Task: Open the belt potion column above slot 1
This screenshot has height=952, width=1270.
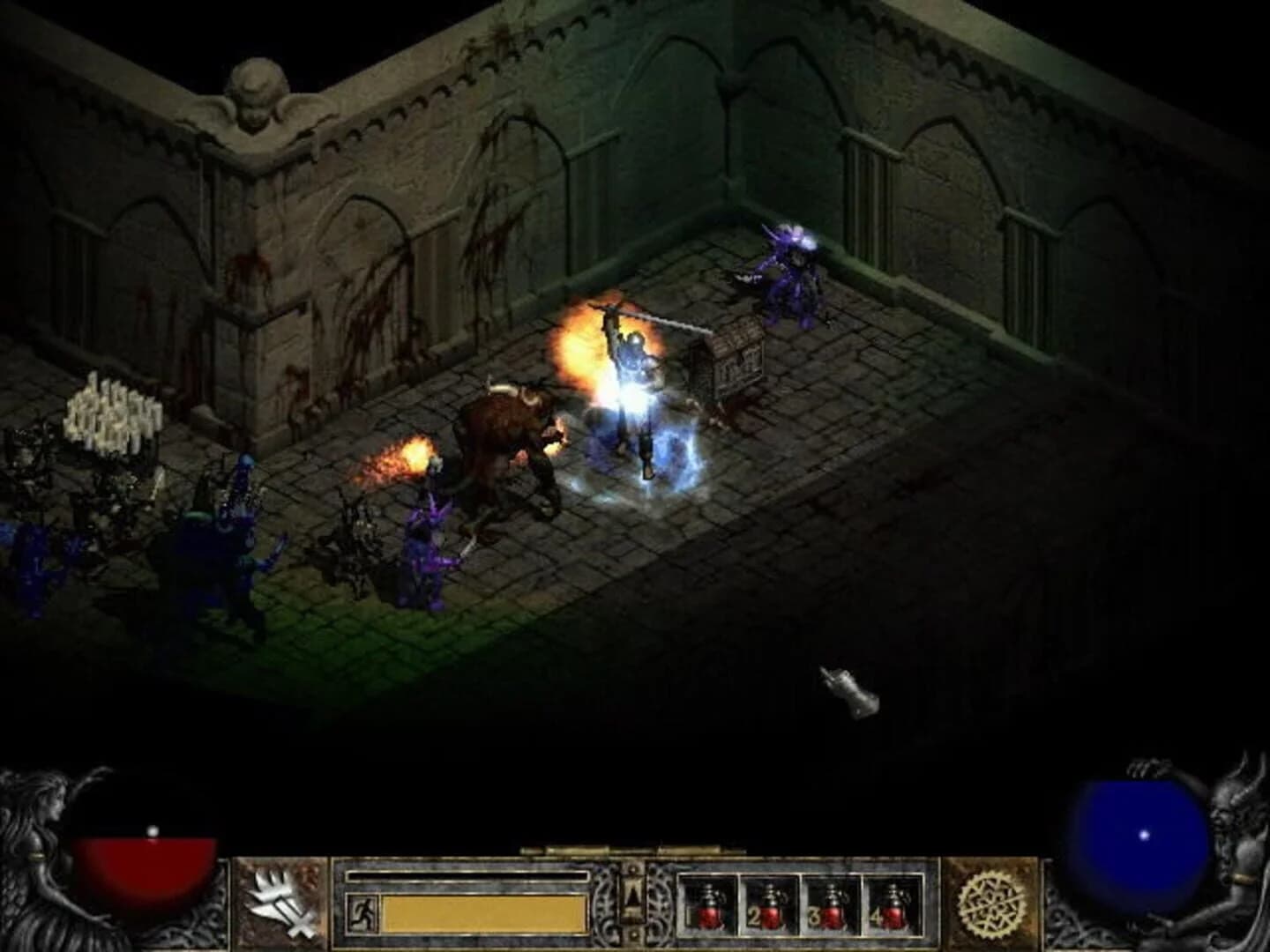Action: tap(711, 908)
